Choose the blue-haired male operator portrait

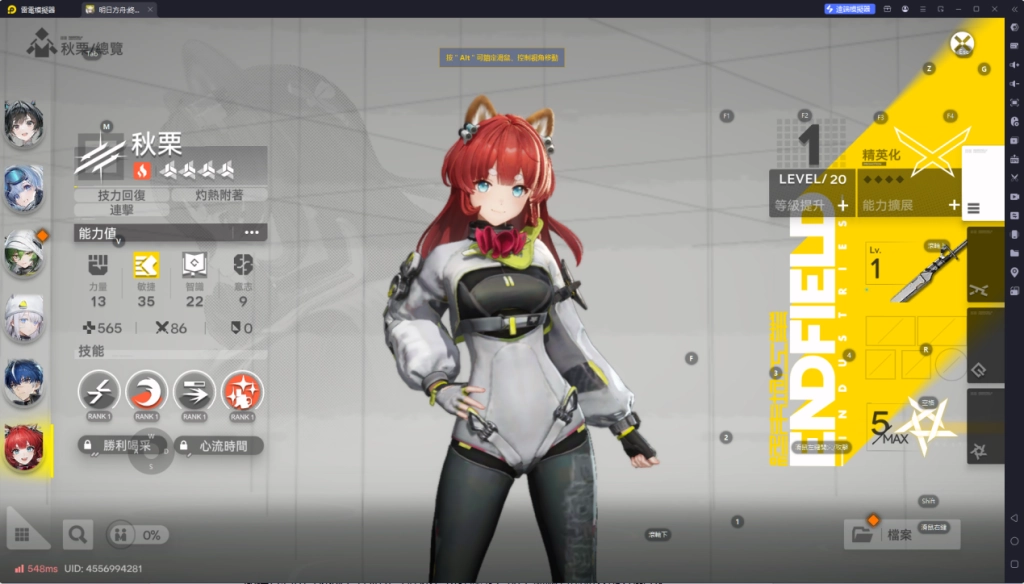click(x=23, y=383)
